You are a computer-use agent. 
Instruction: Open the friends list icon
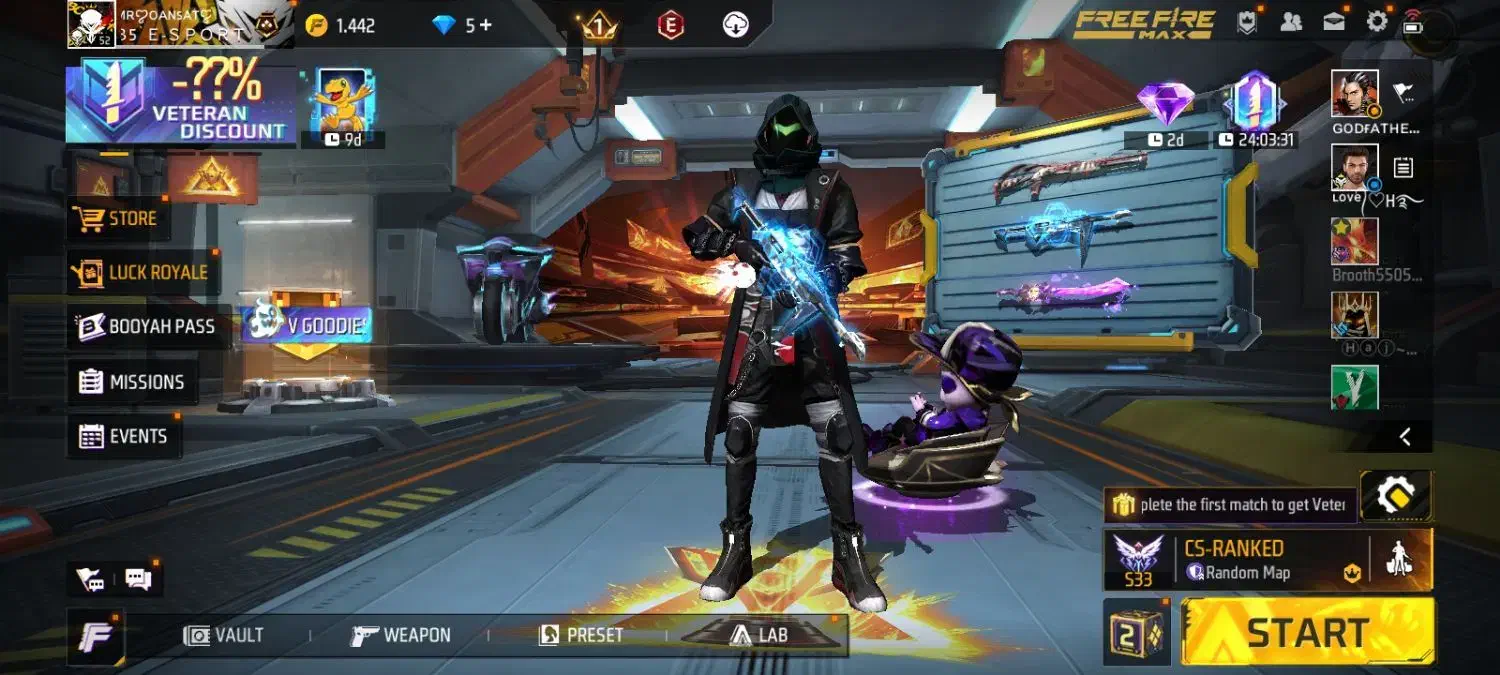(1291, 22)
